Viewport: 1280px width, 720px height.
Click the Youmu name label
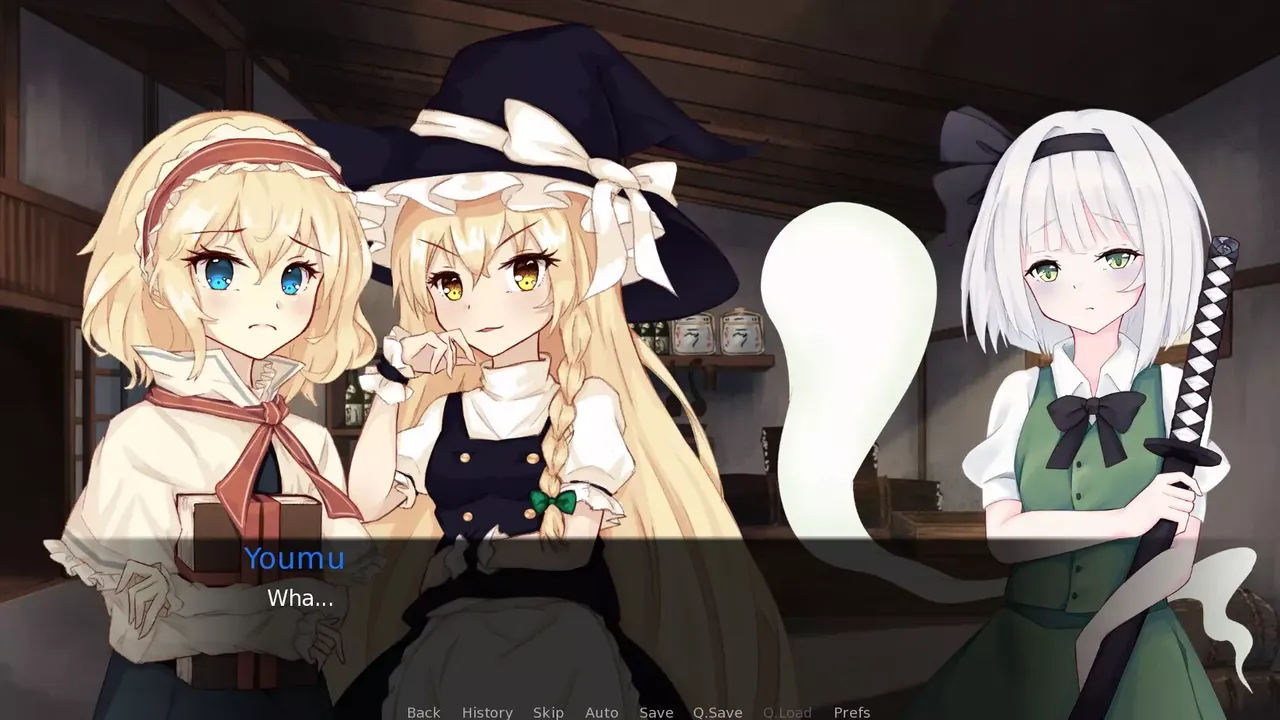coord(295,559)
